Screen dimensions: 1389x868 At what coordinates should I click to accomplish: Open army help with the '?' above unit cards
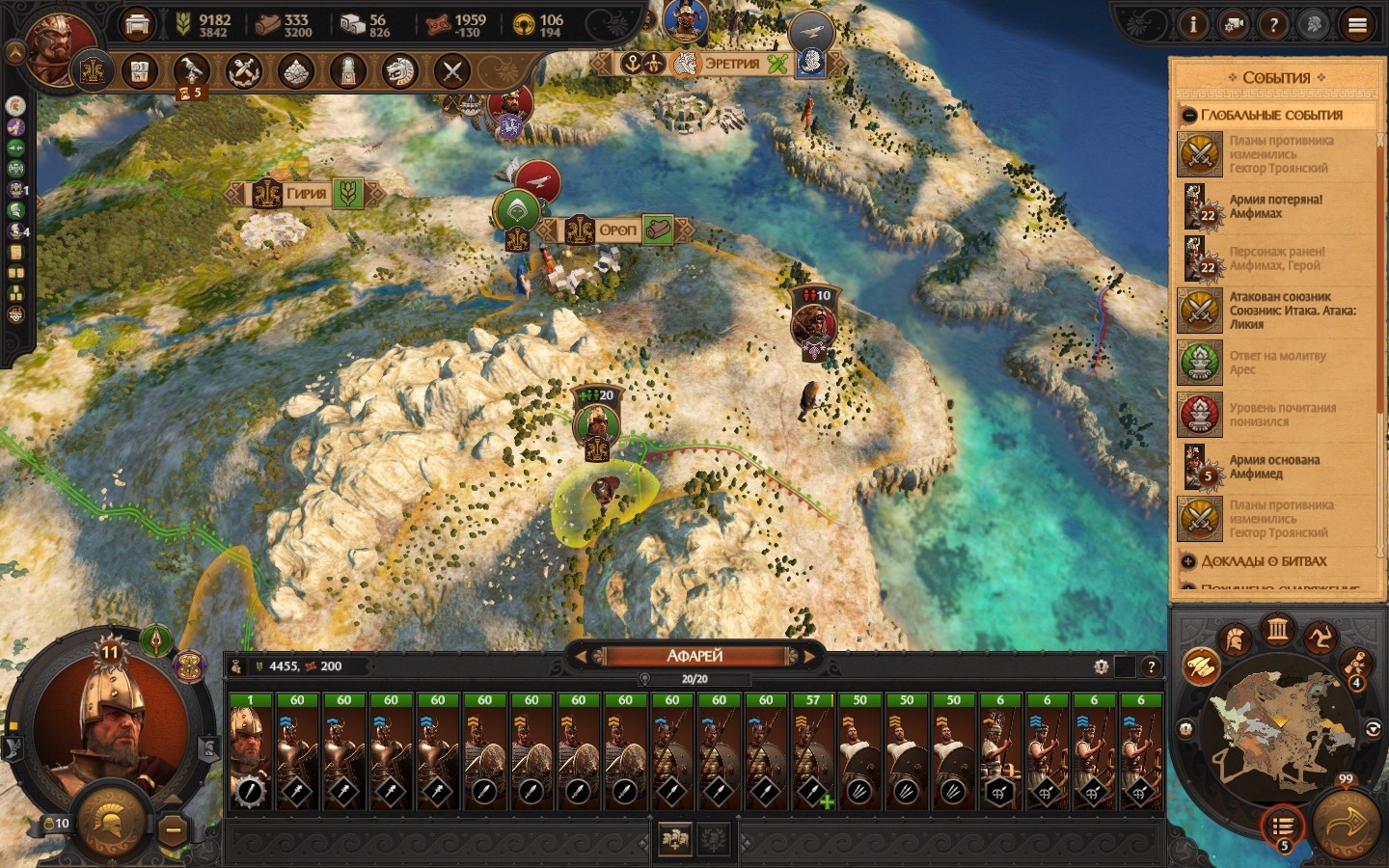coord(1150,666)
